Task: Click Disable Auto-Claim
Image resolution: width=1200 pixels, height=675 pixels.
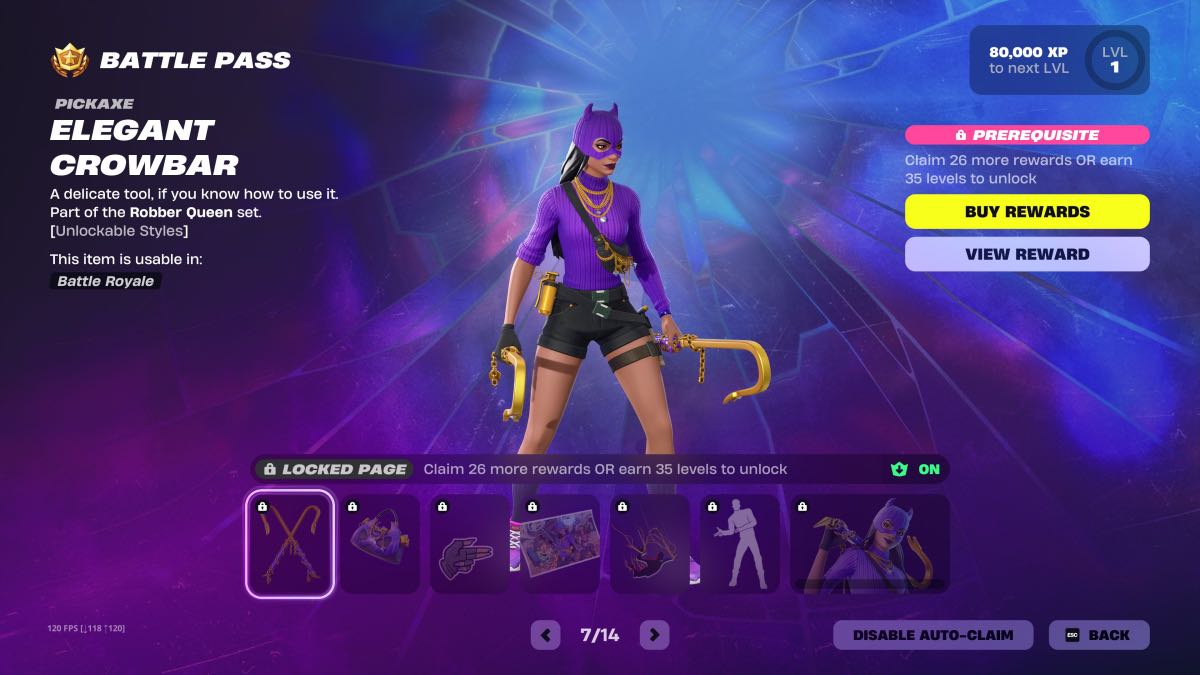Action: [x=933, y=635]
